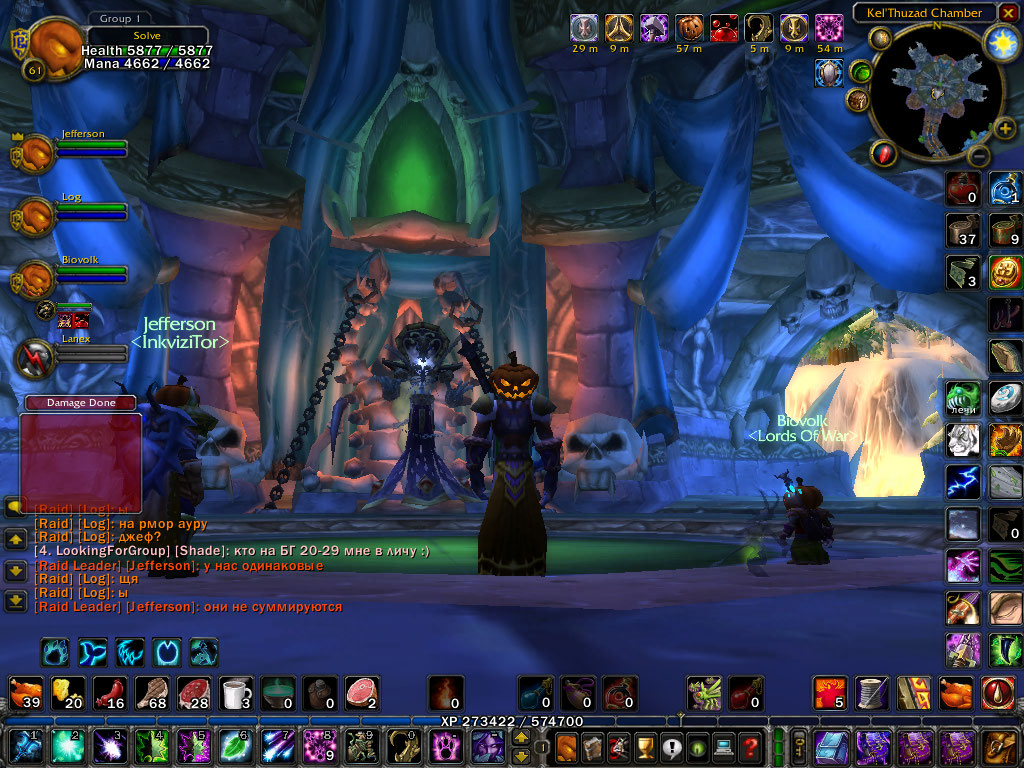The height and width of the screenshot is (768, 1024).
Task: Zoom in on the minimap
Action: click(x=1005, y=128)
